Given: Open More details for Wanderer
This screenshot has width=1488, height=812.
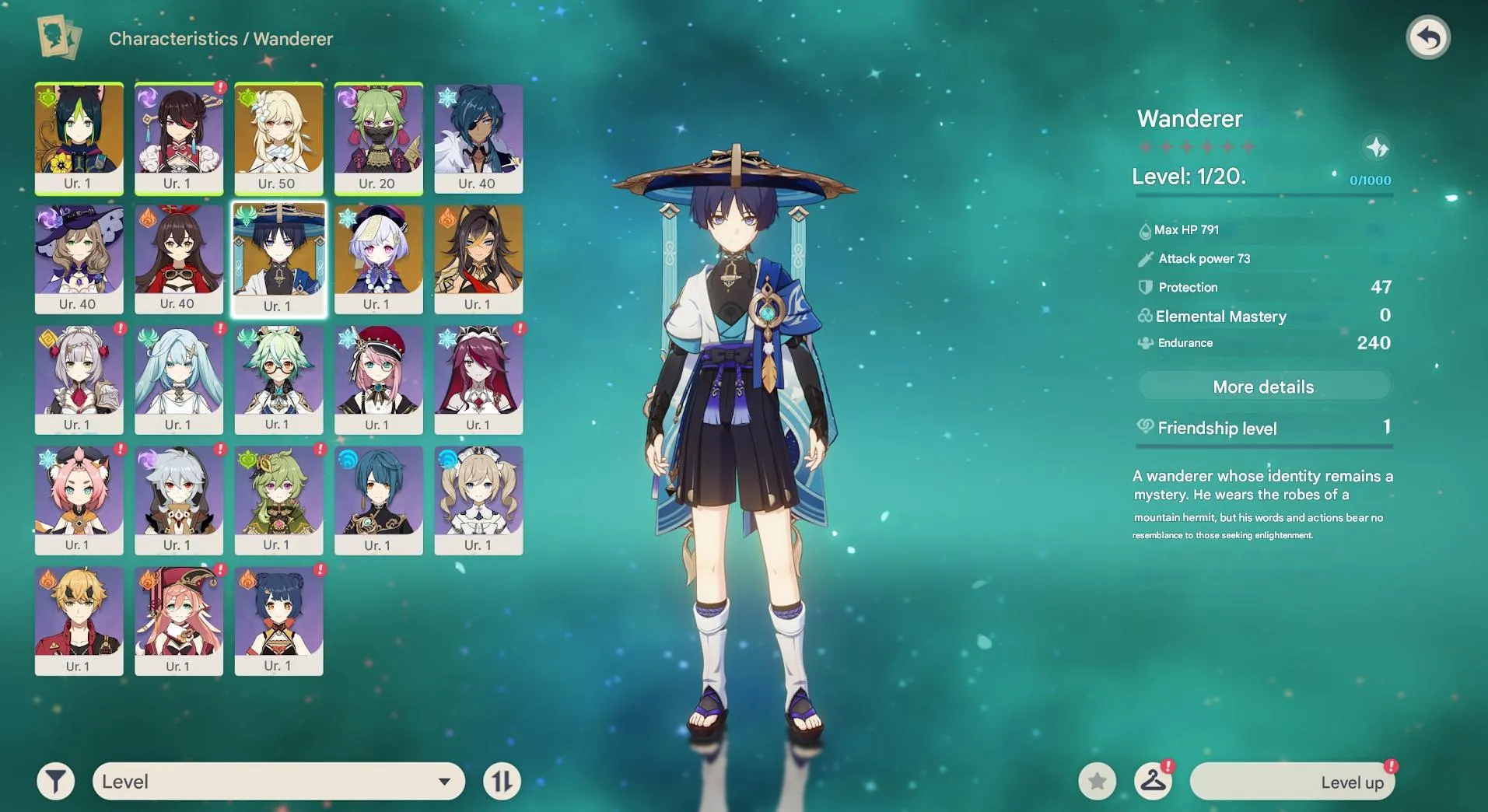Looking at the screenshot, I should coord(1263,387).
